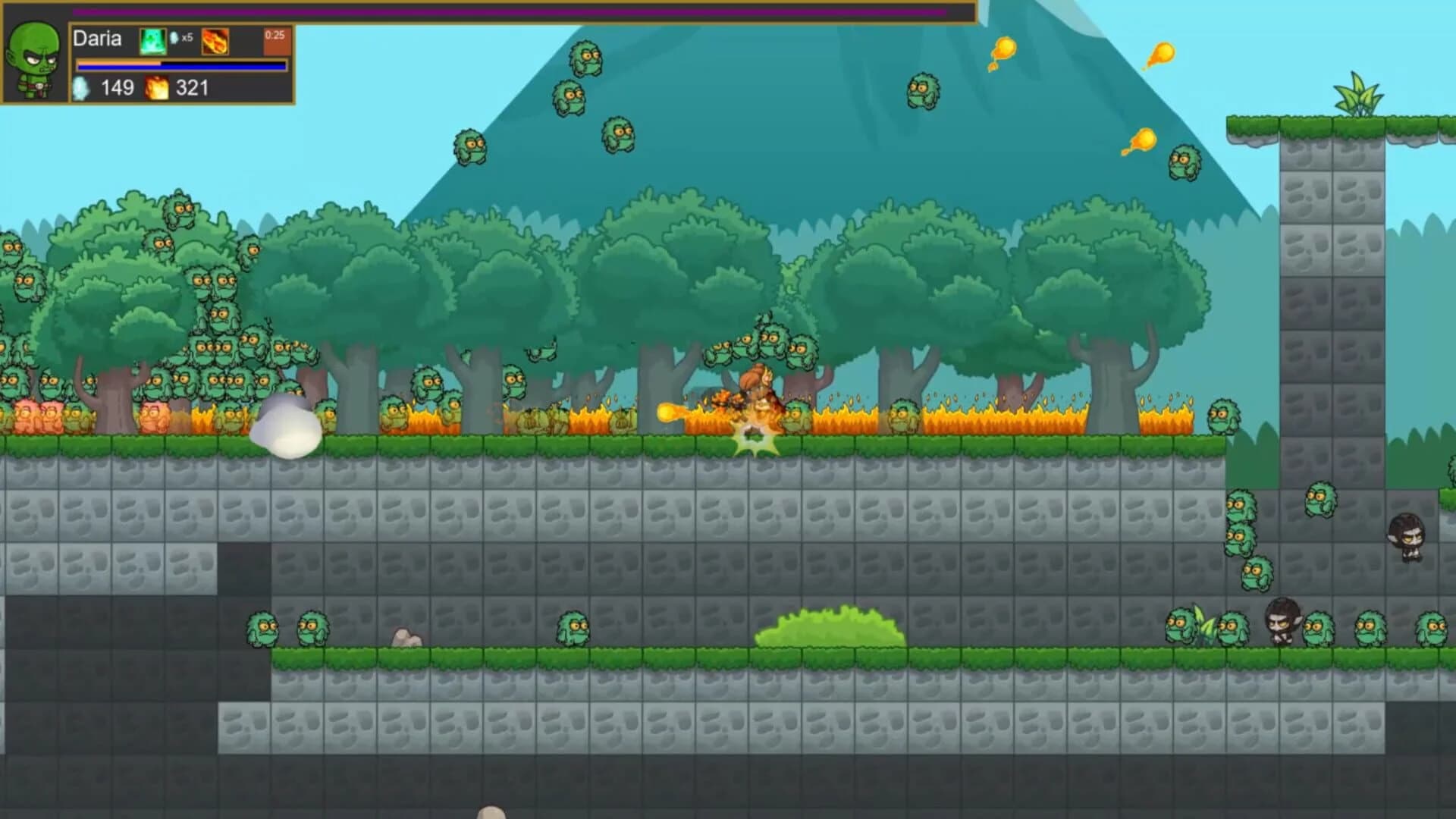The image size is (1456, 819).
Task: Click Daria's character portrait
Action: click(x=33, y=57)
